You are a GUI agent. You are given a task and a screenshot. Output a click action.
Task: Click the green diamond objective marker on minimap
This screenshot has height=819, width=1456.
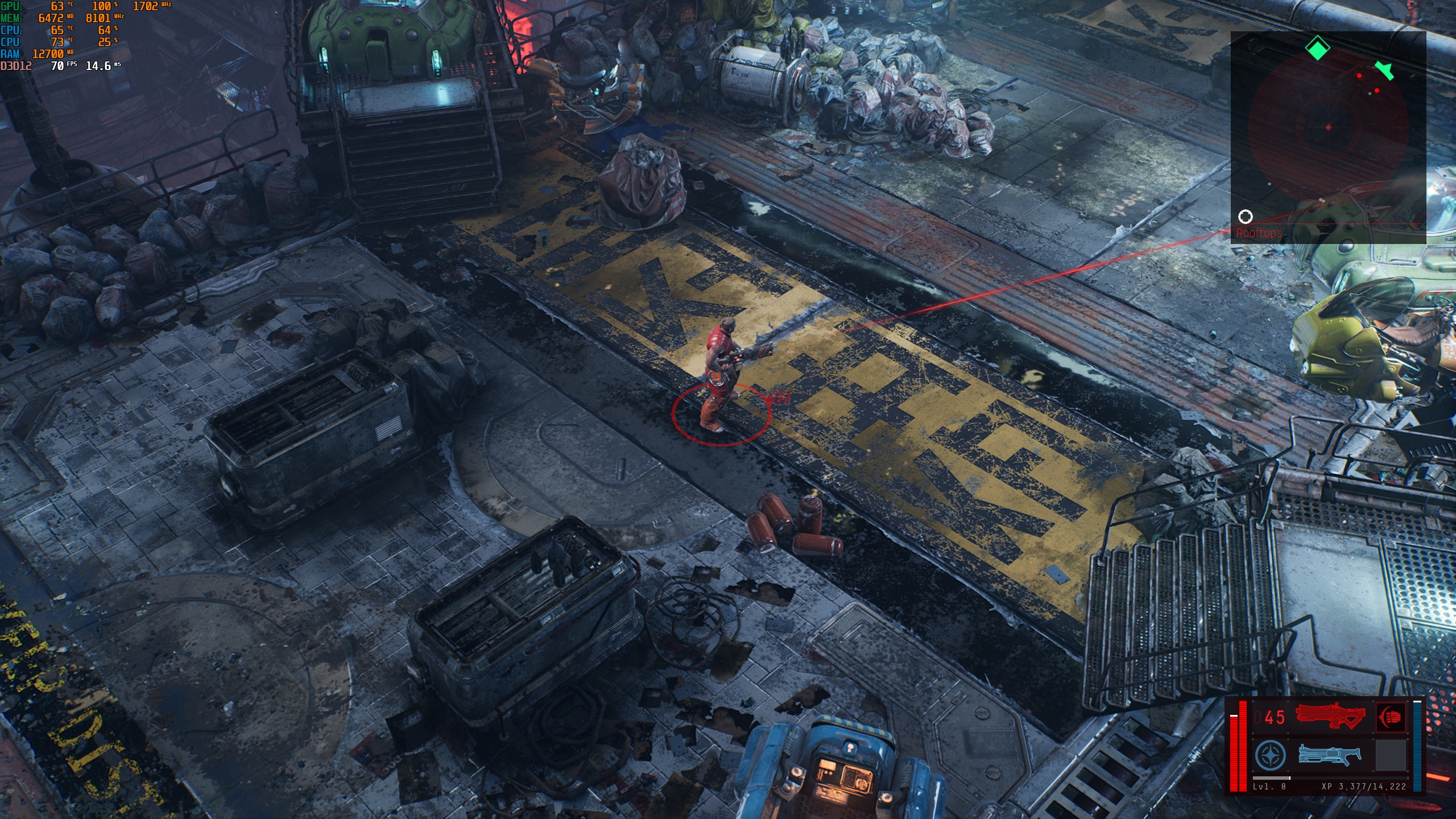pyautogui.click(x=1317, y=48)
